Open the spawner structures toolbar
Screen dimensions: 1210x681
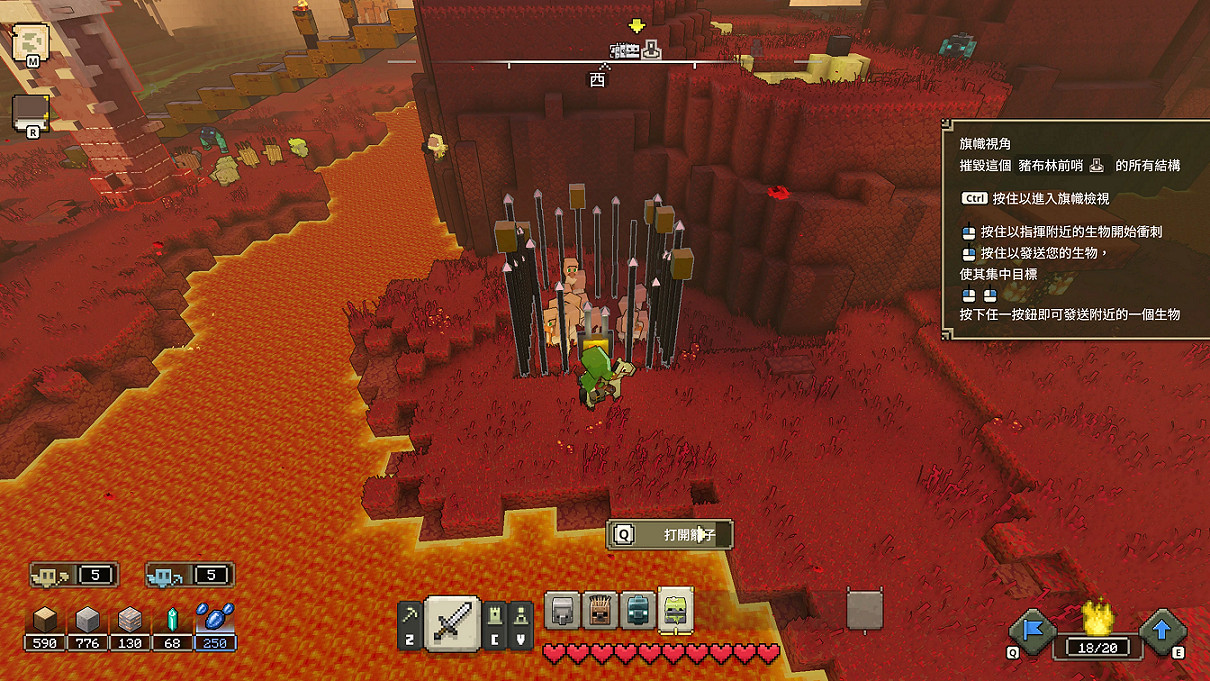click(521, 625)
